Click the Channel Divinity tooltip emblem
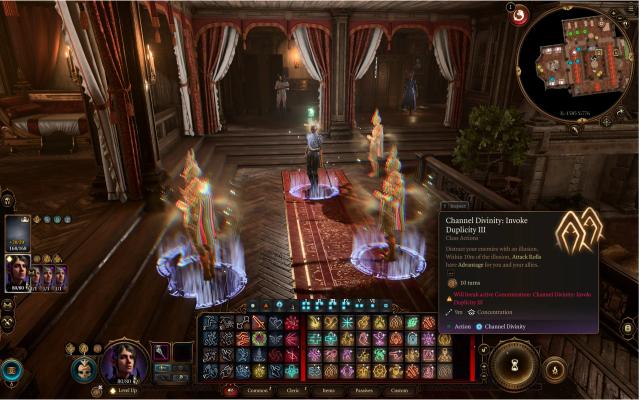 point(578,231)
